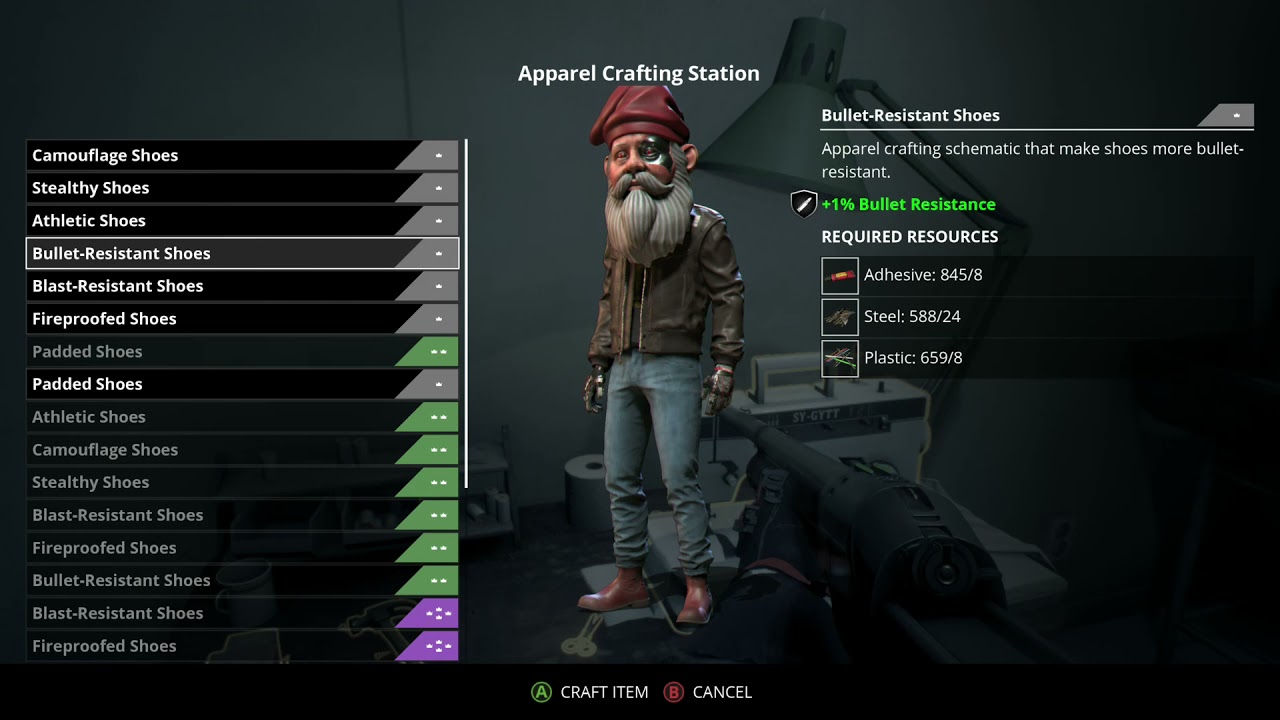Pick Stealthy Shoes with the green badge
The height and width of the screenshot is (720, 1280).
click(x=240, y=482)
